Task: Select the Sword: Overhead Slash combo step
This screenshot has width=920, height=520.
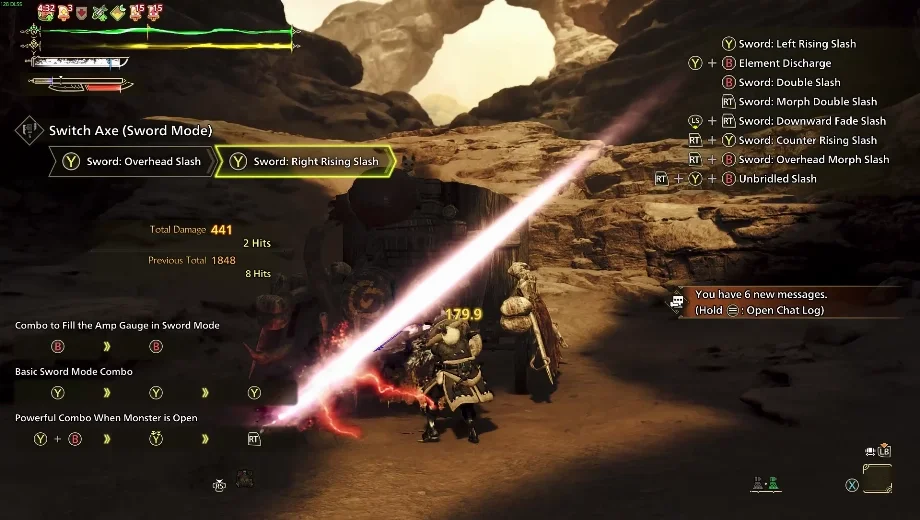Action: coord(131,161)
